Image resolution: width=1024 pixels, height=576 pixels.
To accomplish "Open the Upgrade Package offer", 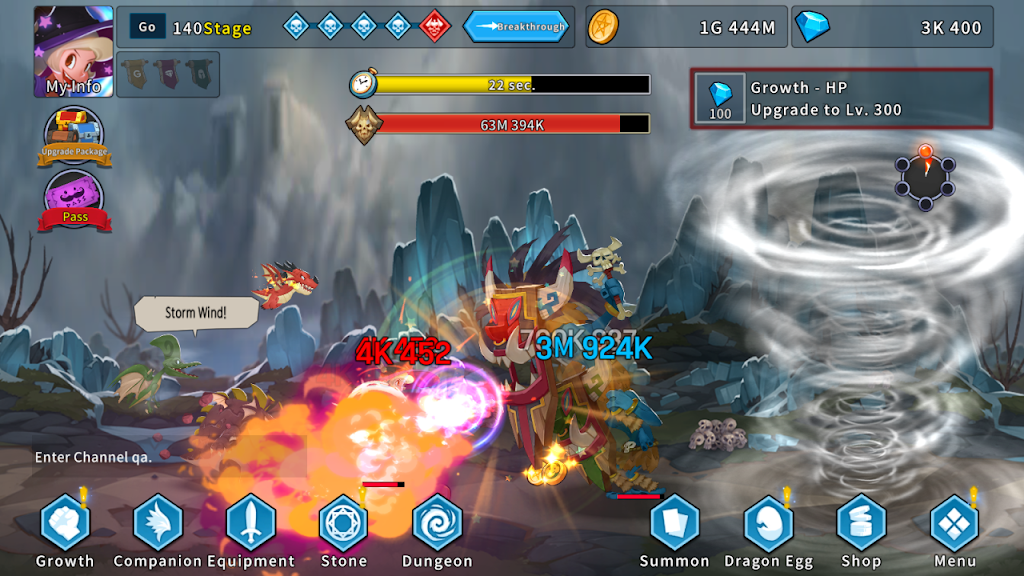I will point(74,137).
